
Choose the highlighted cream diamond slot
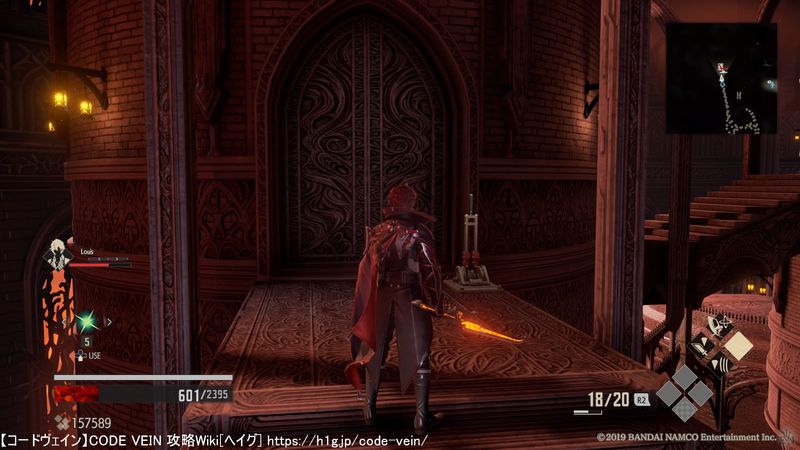tap(738, 346)
